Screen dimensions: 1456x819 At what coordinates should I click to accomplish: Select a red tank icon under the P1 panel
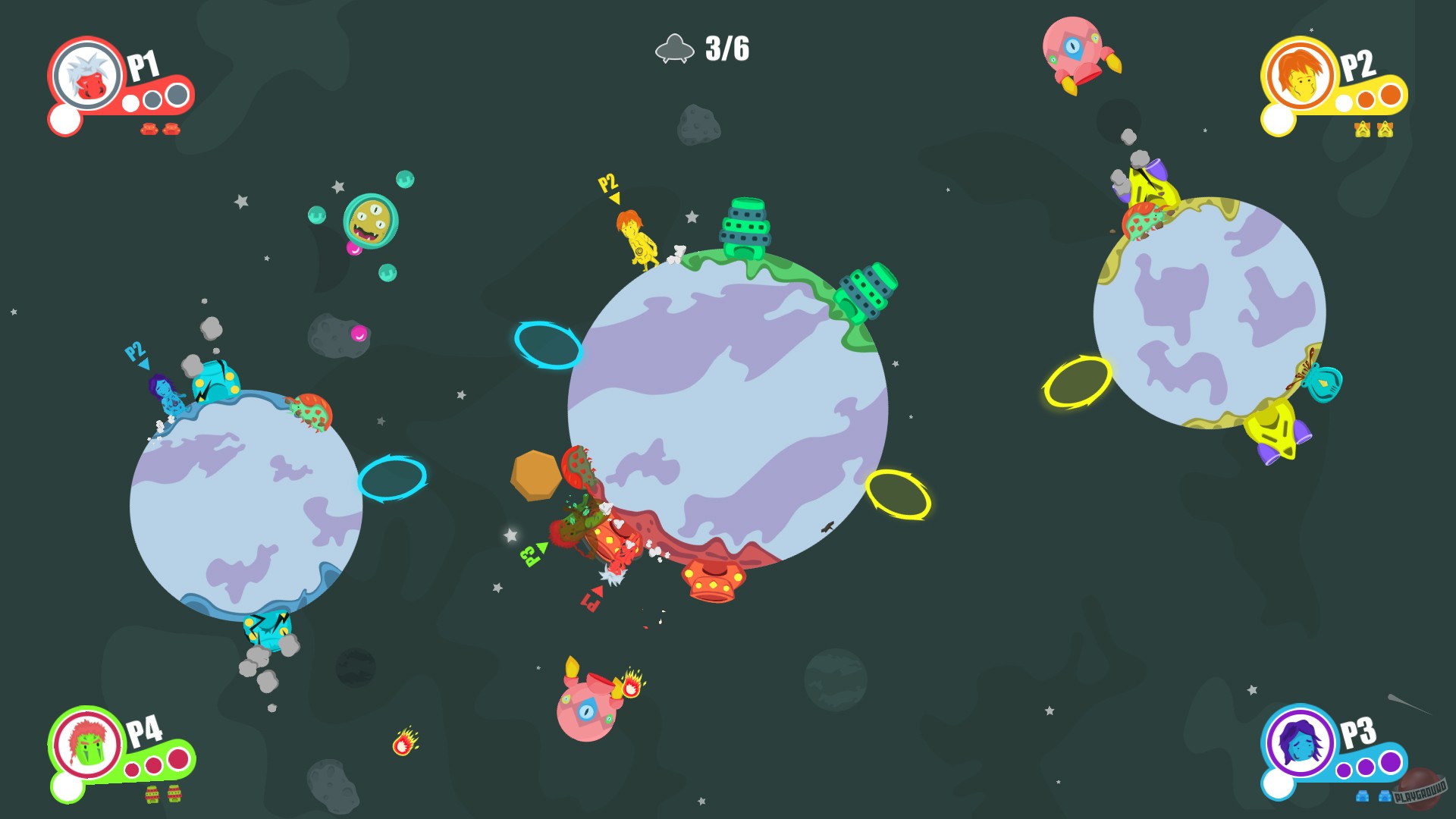[x=149, y=130]
